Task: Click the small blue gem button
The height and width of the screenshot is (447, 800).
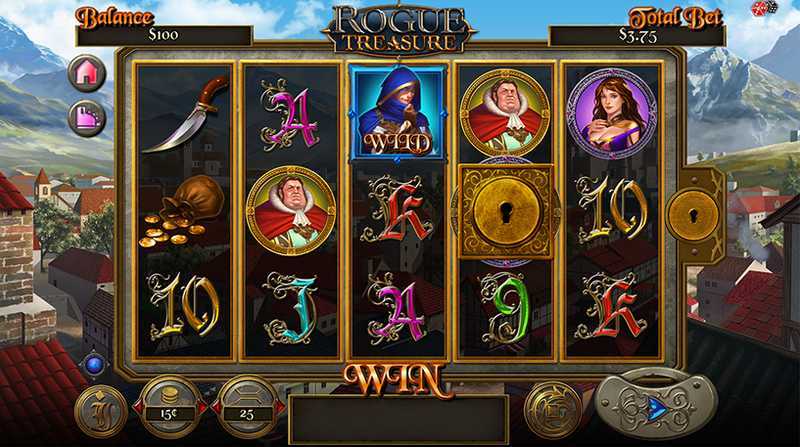Action: click(96, 364)
